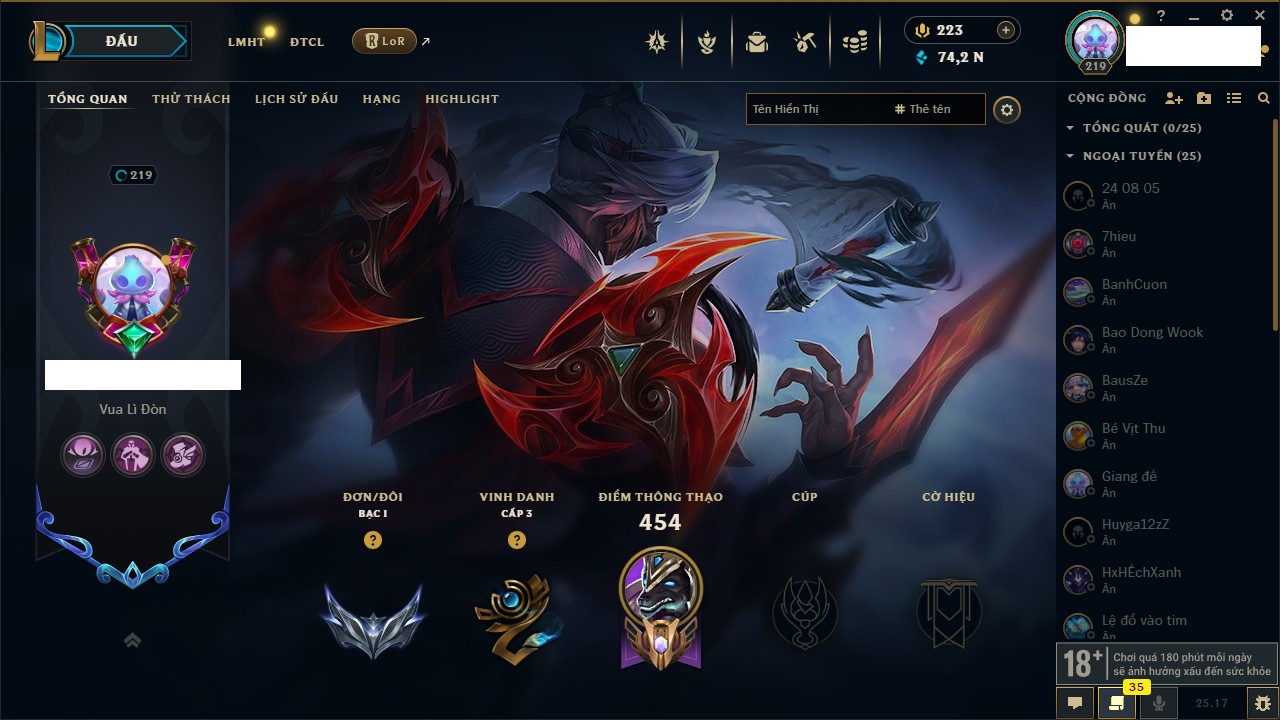Search the friends list with magnifier icon
The height and width of the screenshot is (720, 1280).
pyautogui.click(x=1264, y=98)
